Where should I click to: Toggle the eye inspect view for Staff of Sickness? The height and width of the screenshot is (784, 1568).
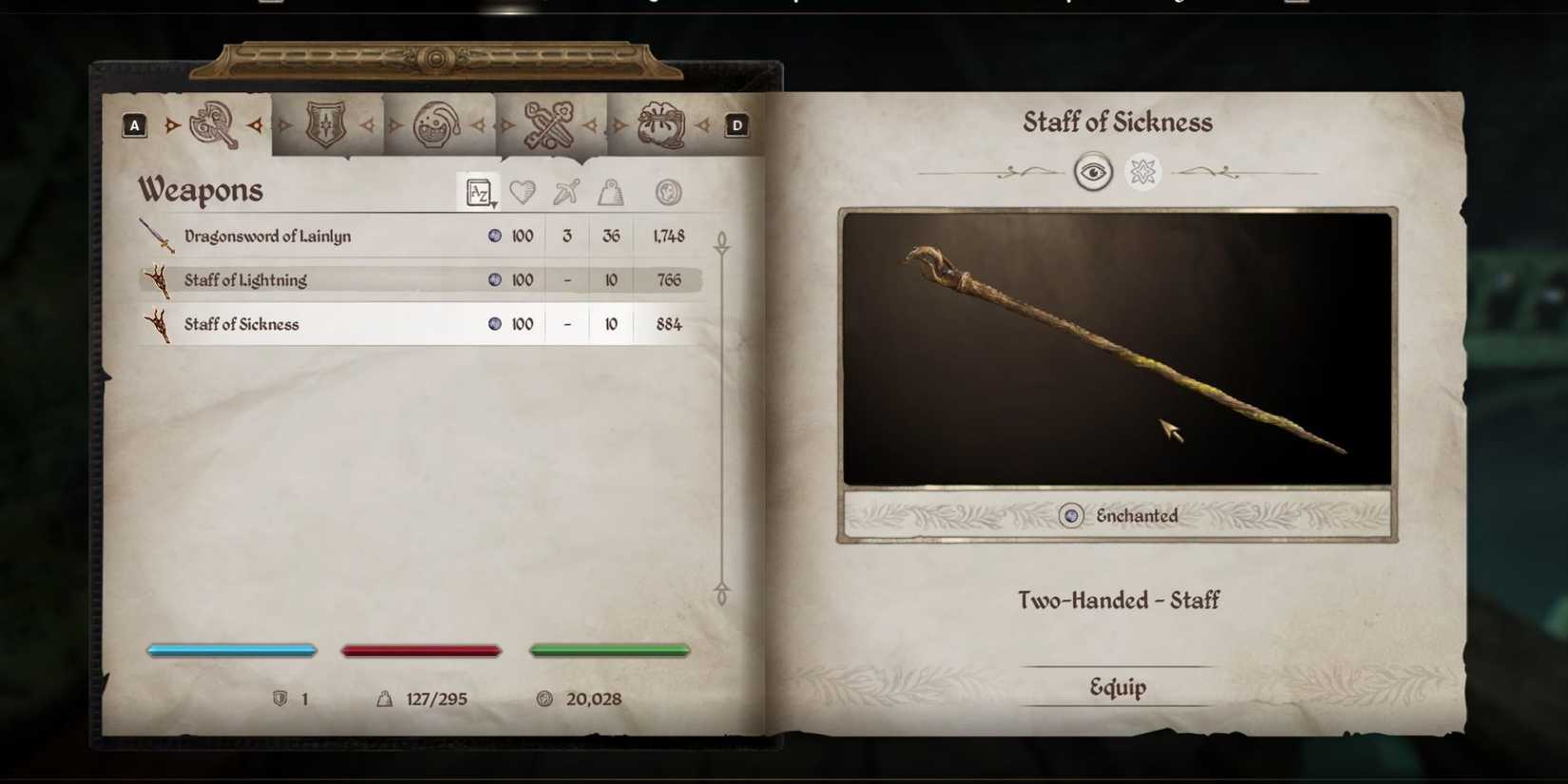1093,172
